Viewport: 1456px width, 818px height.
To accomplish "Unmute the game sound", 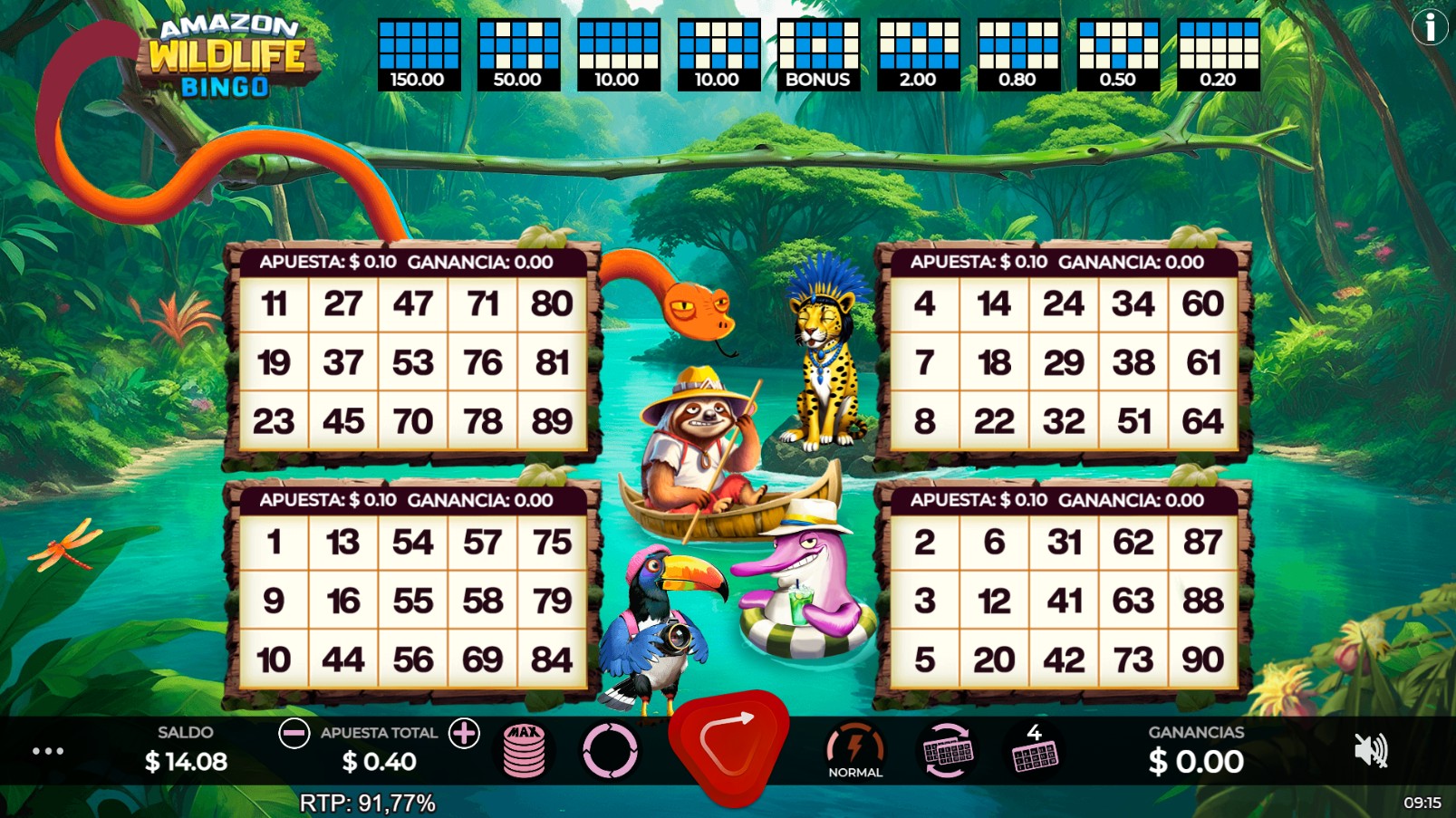I will [1373, 750].
